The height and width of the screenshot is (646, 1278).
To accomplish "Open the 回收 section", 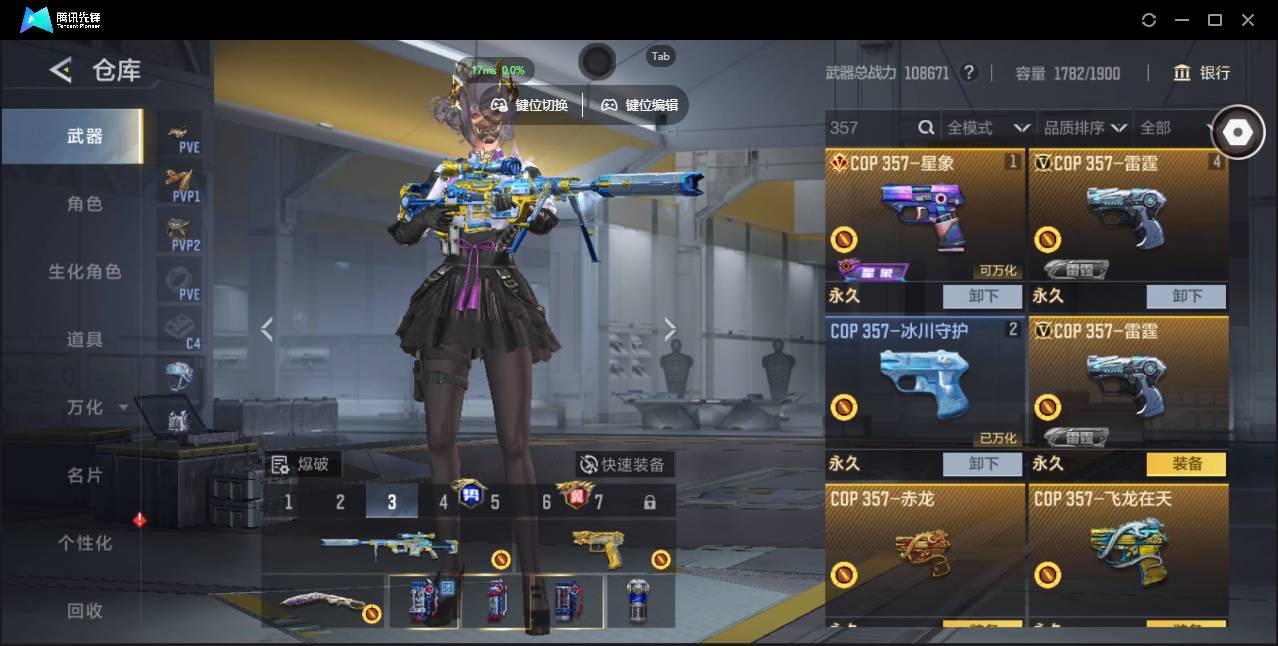I will [x=84, y=610].
